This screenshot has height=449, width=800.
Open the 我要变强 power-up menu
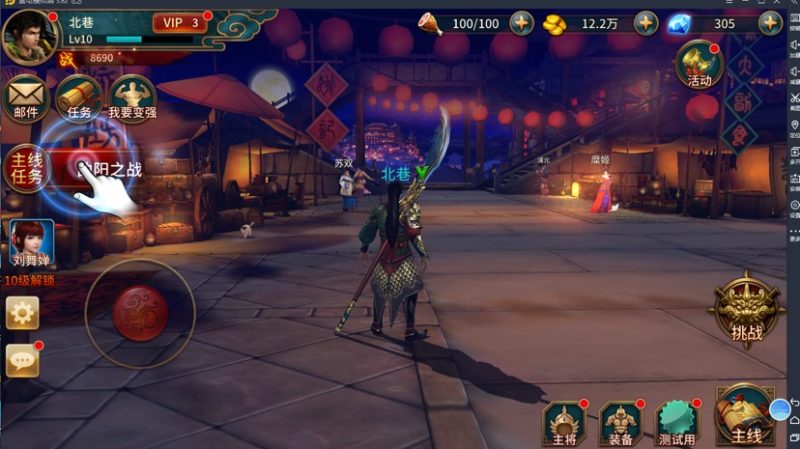click(x=133, y=99)
